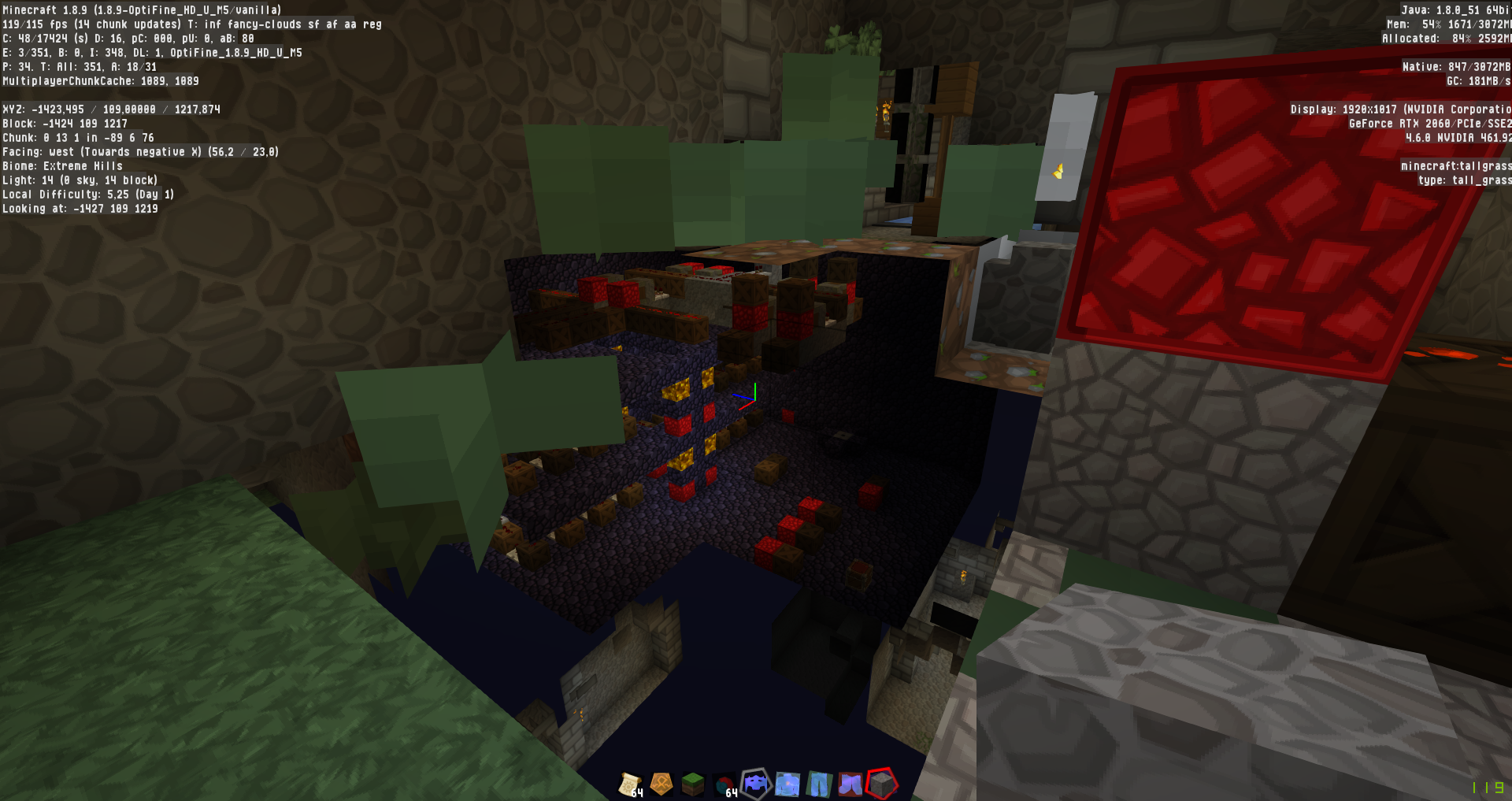Image resolution: width=1512 pixels, height=801 pixels.
Task: Select the orange rune pentagon item
Action: pos(661,784)
